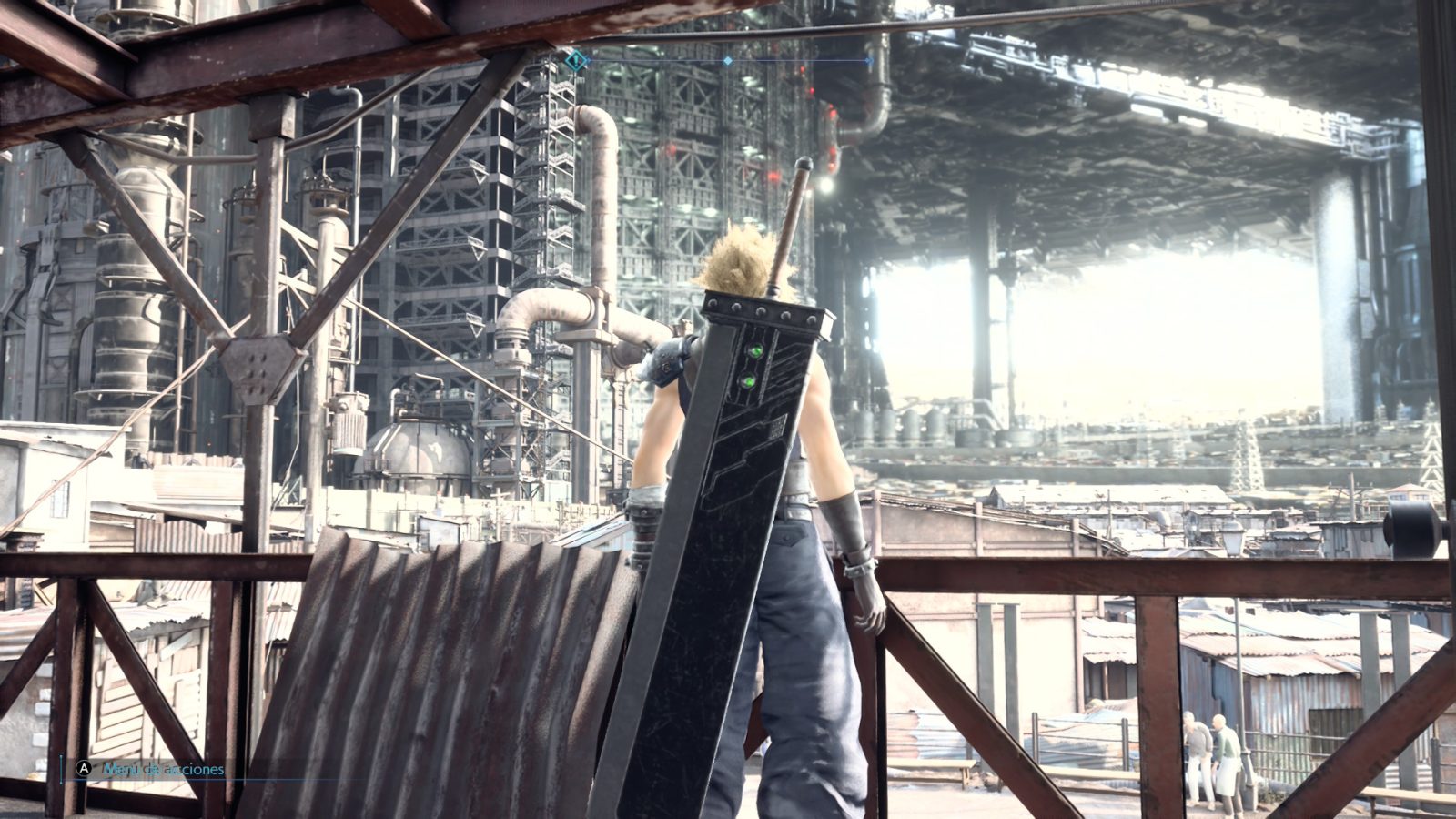Click the right-edge diamond arrow marker
The height and width of the screenshot is (819, 1456).
[x=869, y=60]
